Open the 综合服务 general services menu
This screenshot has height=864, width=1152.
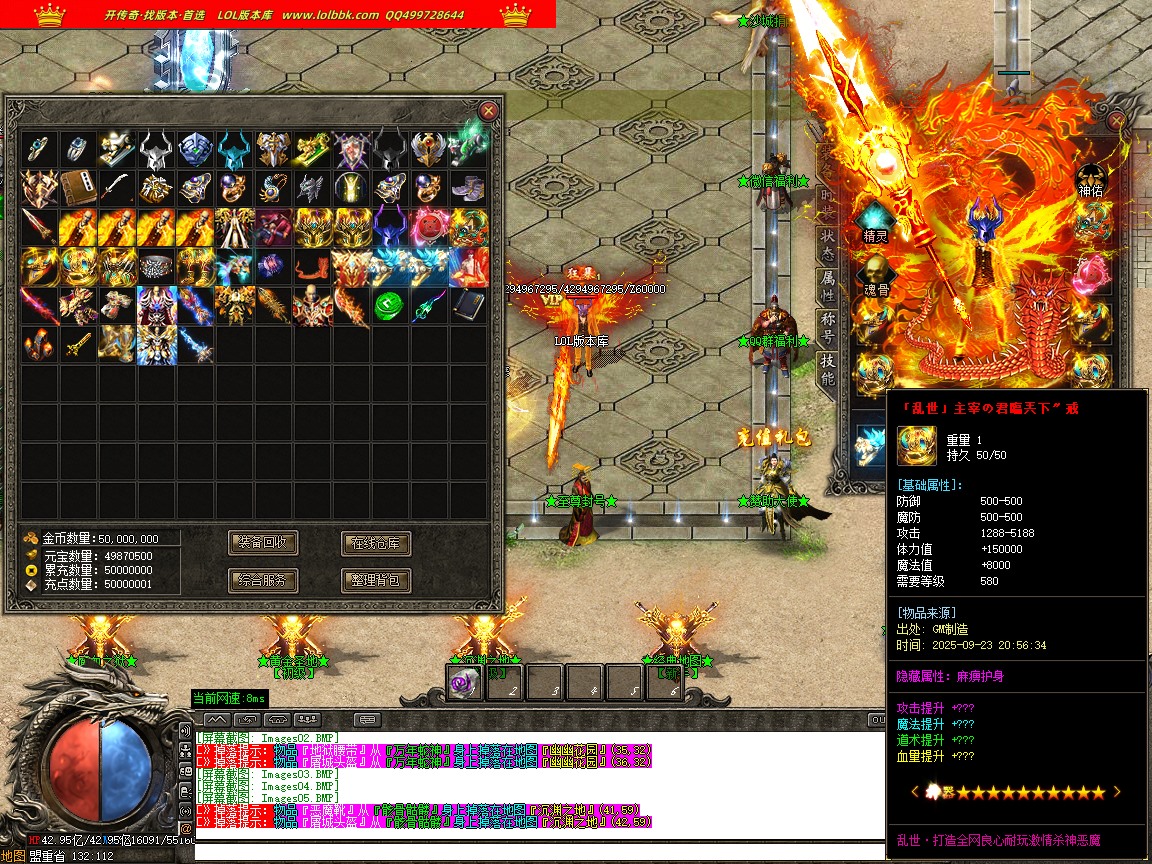pyautogui.click(x=263, y=580)
